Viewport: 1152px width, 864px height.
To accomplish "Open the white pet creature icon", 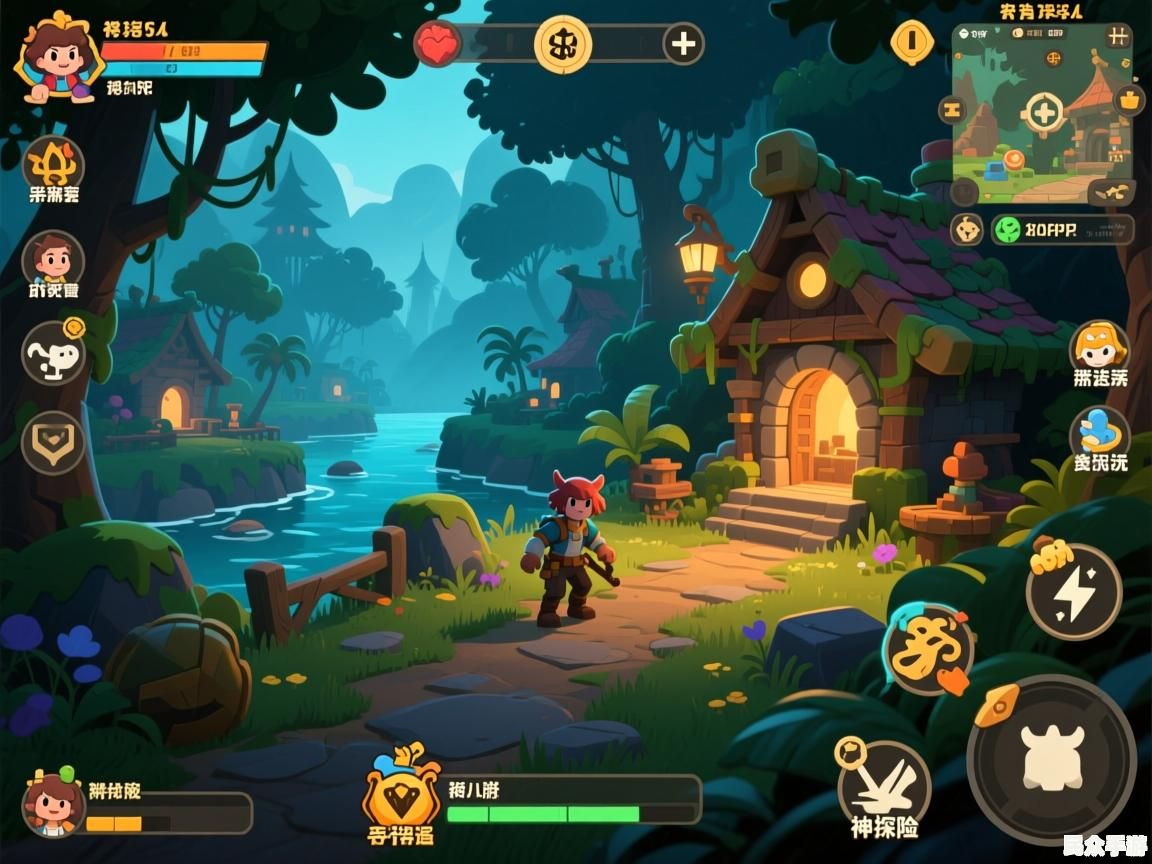I will point(53,352).
